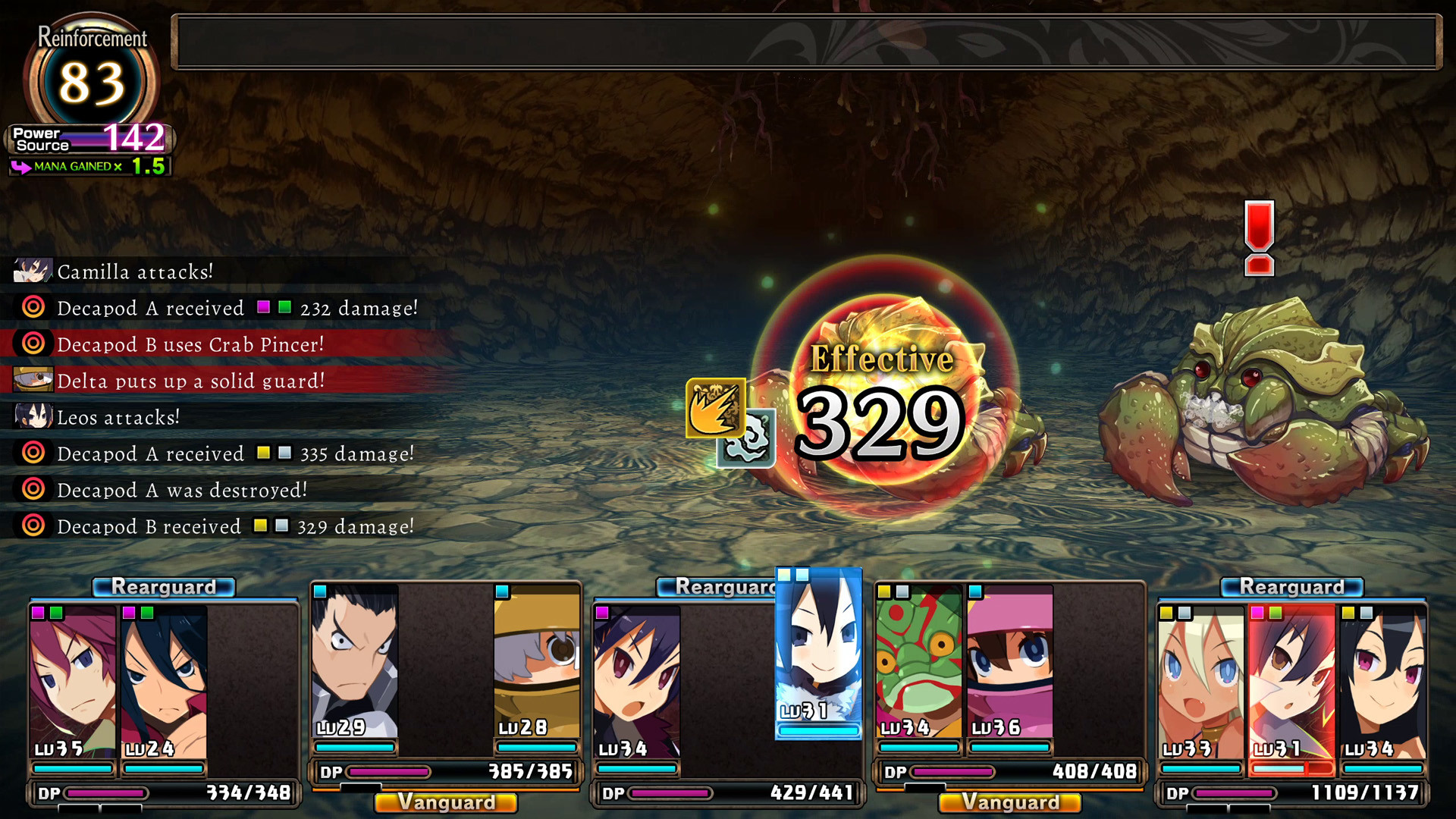The image size is (1456, 819).
Task: Click Camilla's portrait icon in the battle log
Action: (x=32, y=271)
